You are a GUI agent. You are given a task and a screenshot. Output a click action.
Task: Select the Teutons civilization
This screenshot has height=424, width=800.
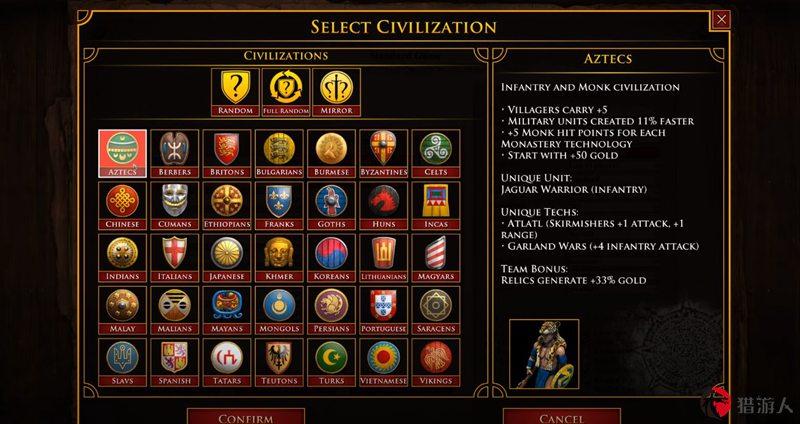point(279,361)
